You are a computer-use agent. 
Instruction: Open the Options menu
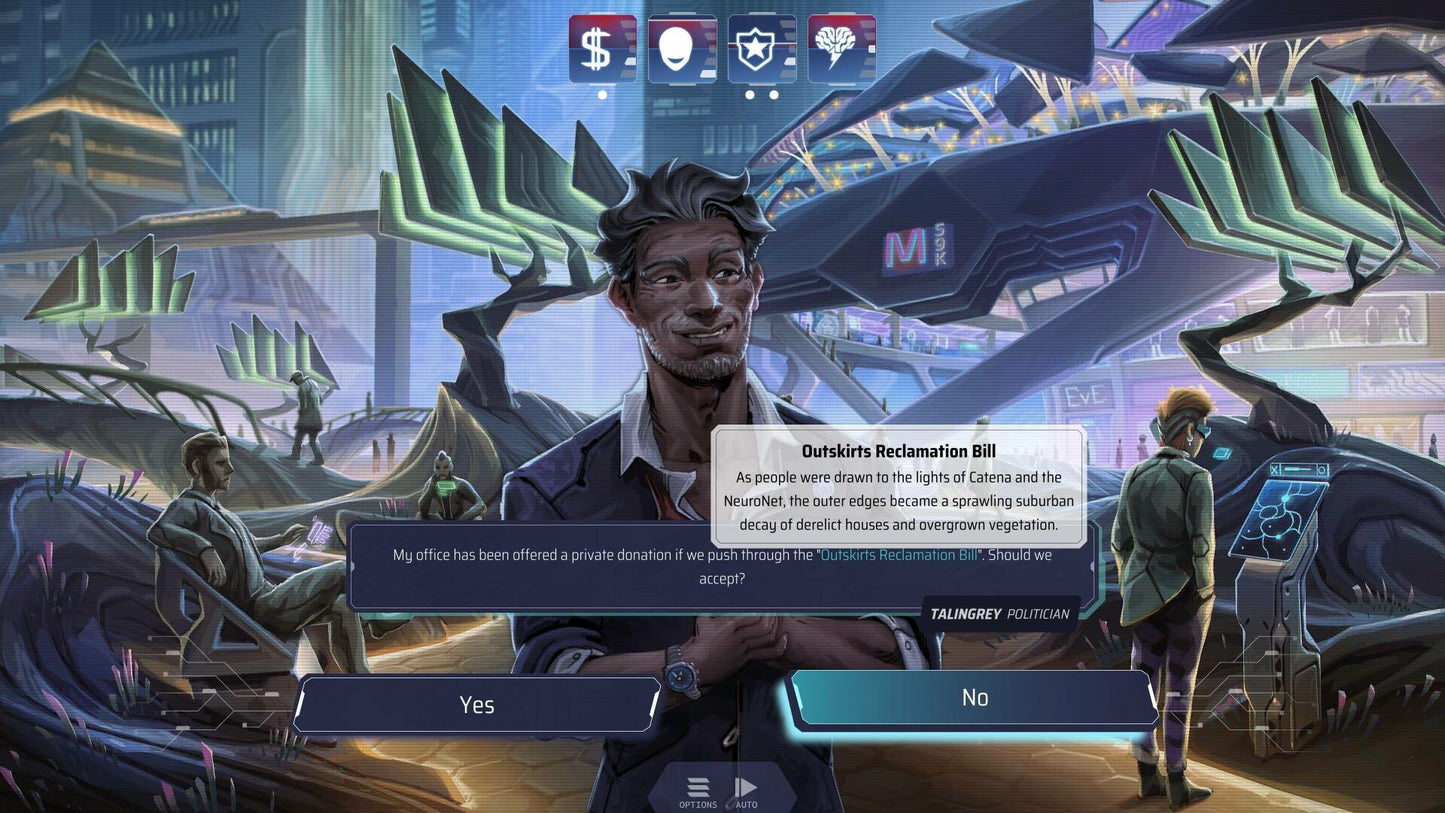pos(698,791)
